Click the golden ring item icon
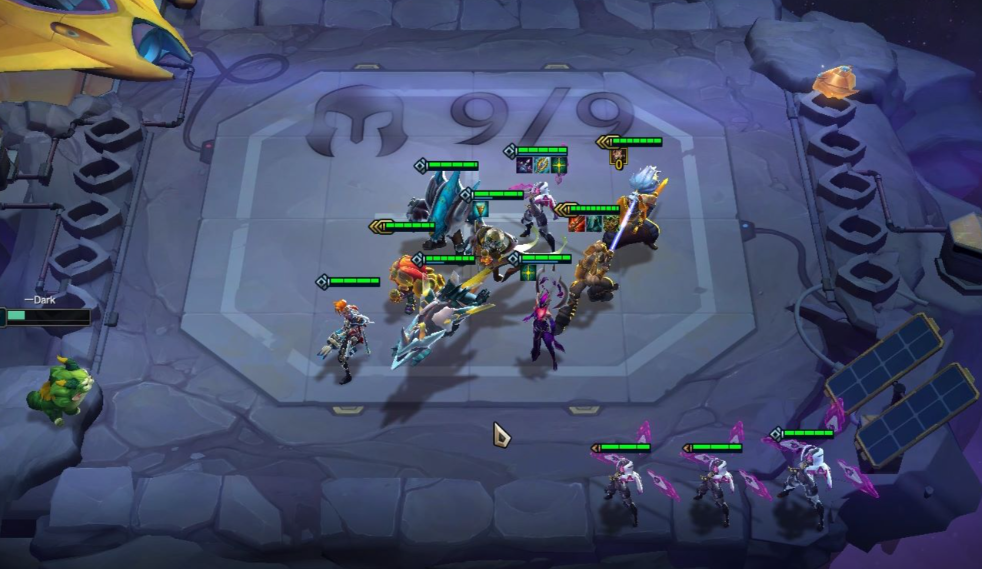982x569 pixels. click(x=541, y=165)
